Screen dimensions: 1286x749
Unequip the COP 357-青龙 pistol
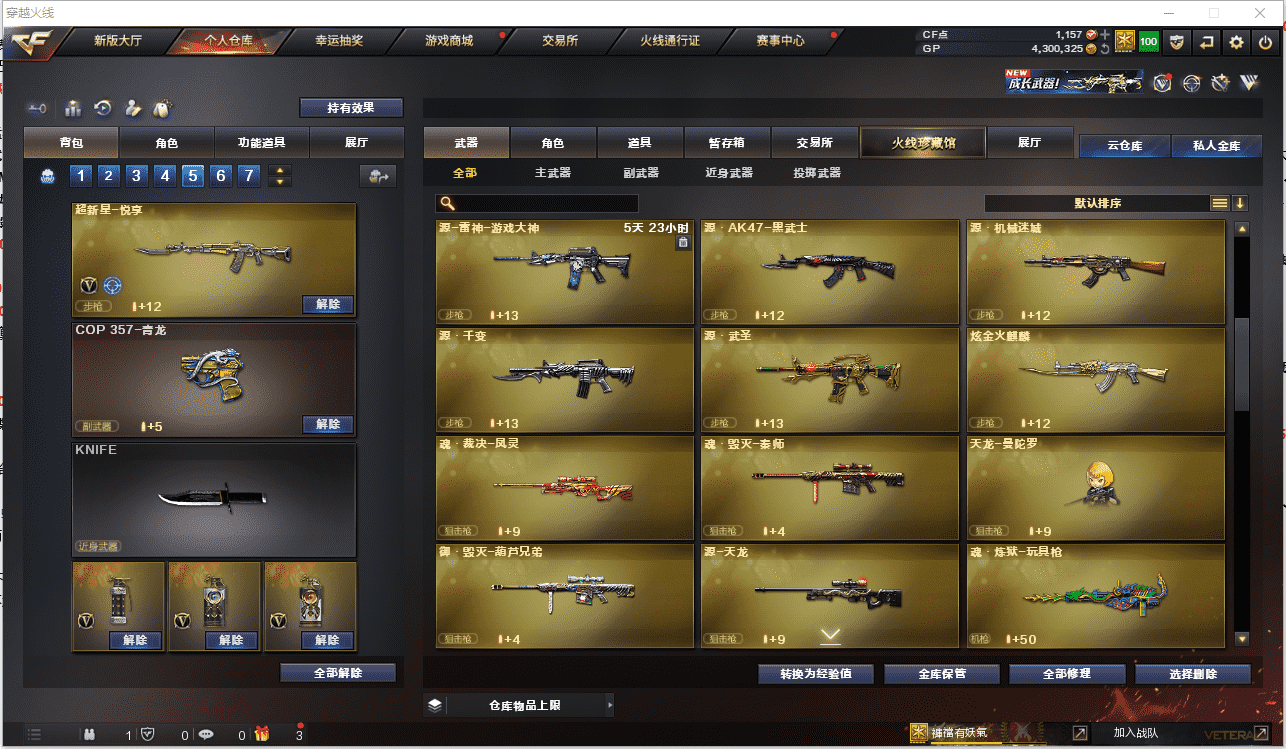tap(328, 425)
